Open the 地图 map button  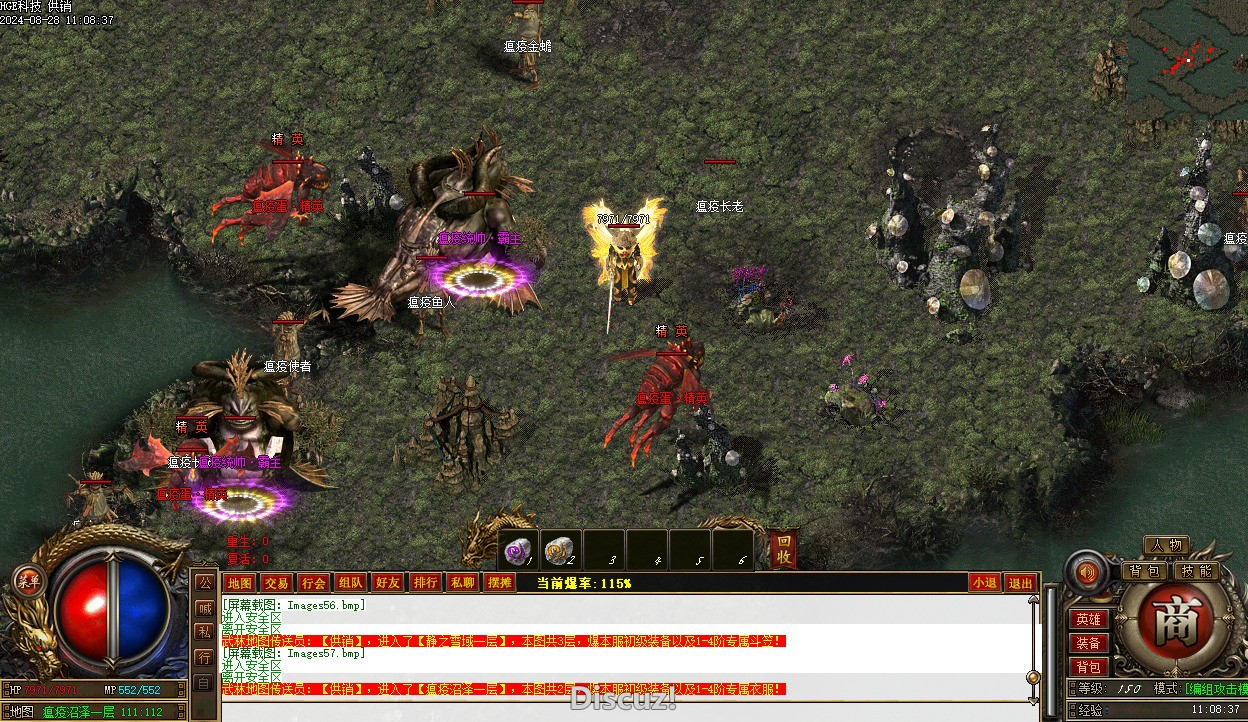pyautogui.click(x=239, y=583)
